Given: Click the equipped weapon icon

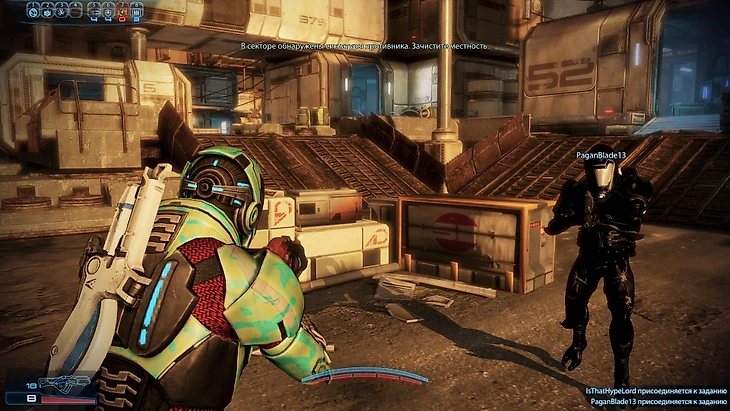Looking at the screenshot, I should [66, 383].
